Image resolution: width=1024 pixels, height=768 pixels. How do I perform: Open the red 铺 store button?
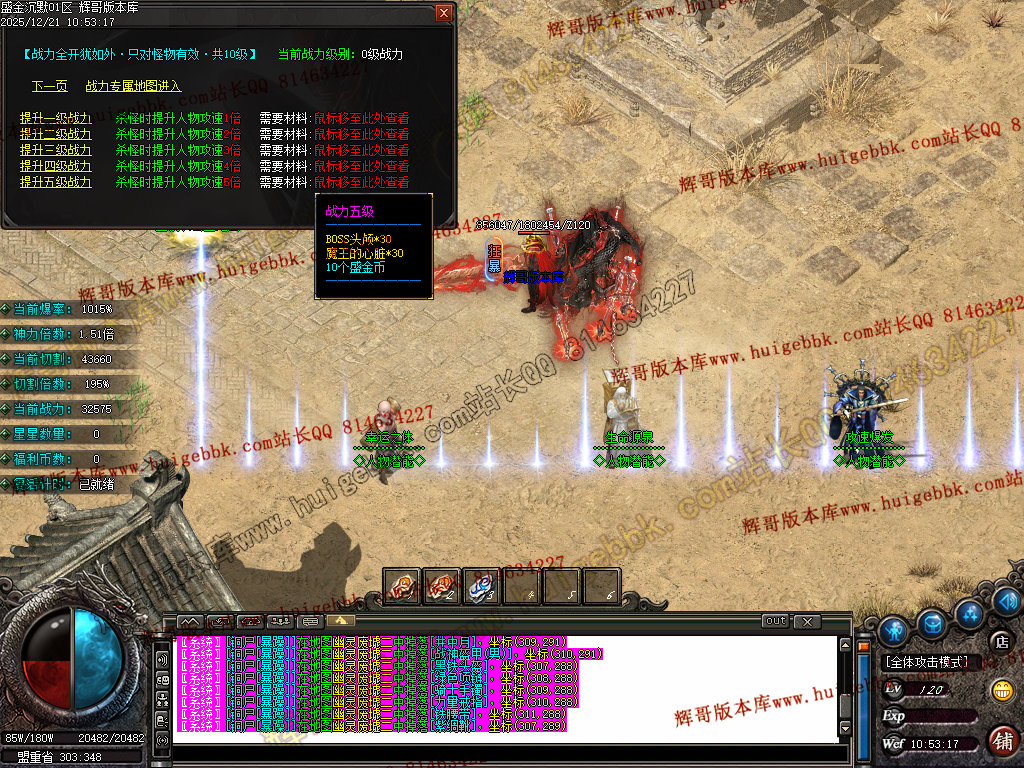point(1002,740)
